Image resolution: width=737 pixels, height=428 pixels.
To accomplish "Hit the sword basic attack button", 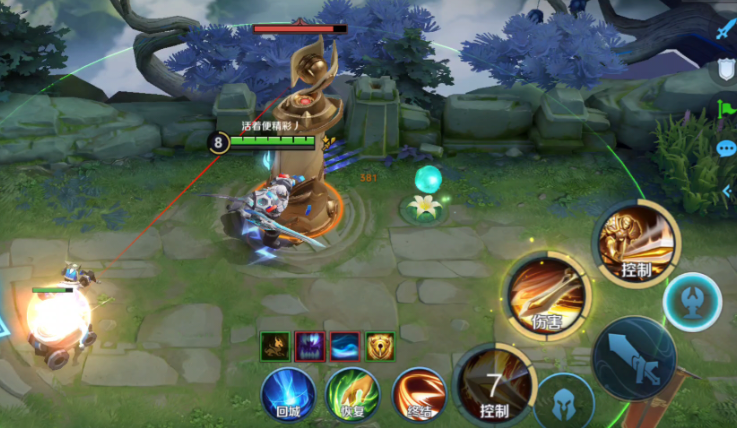I will pyautogui.click(x=634, y=360).
